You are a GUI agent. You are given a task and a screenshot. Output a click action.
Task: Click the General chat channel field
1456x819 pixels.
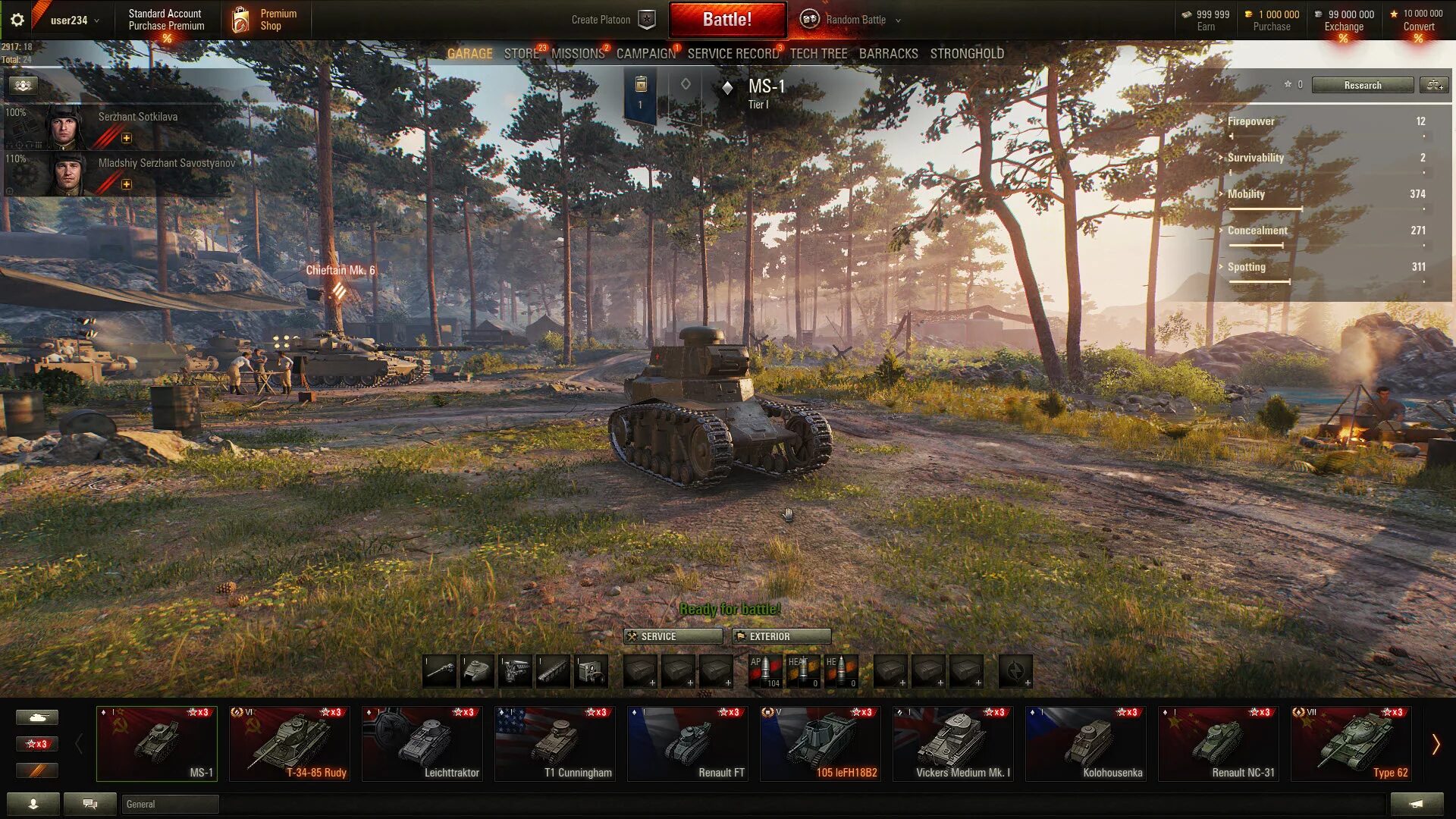[170, 804]
